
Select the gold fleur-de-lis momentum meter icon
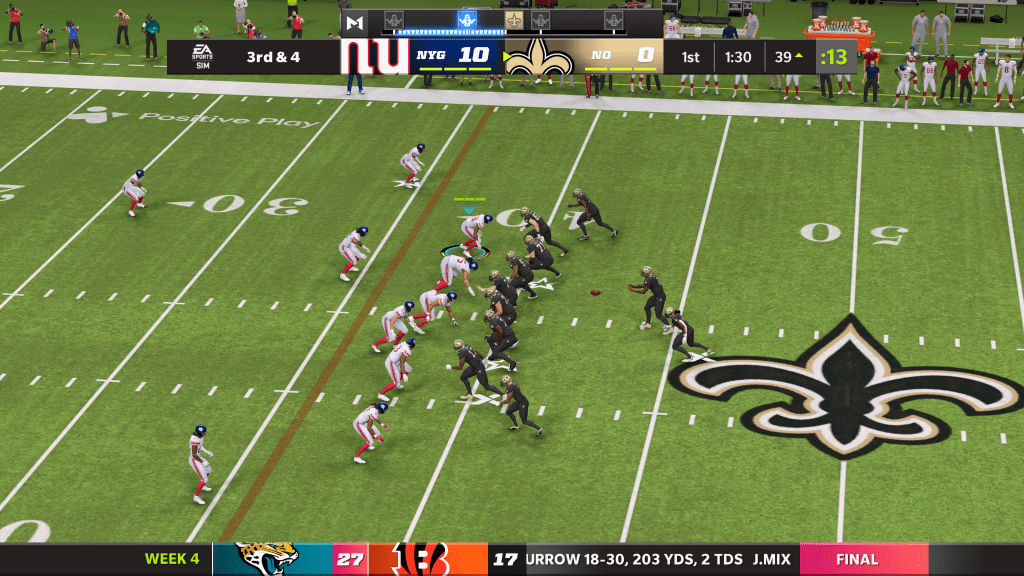pos(514,20)
